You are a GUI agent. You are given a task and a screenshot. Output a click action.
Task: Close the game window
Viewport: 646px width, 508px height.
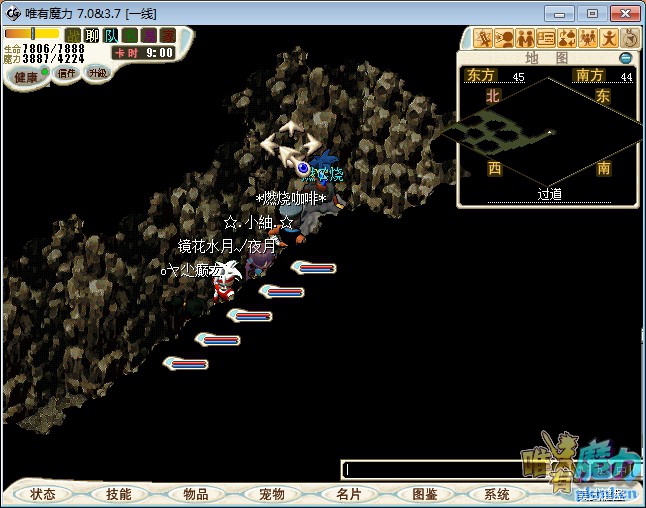623,13
